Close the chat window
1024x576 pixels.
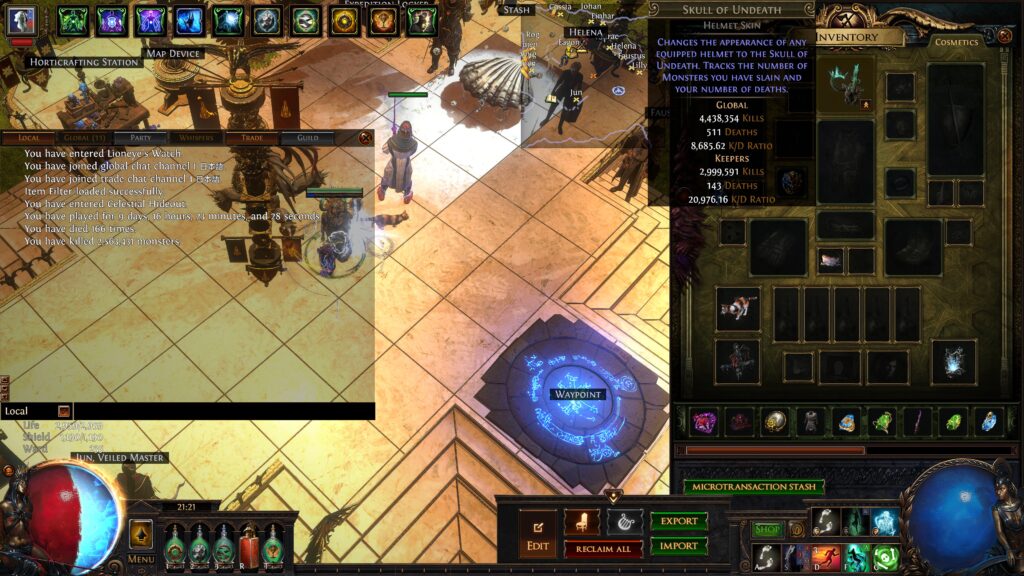click(365, 138)
